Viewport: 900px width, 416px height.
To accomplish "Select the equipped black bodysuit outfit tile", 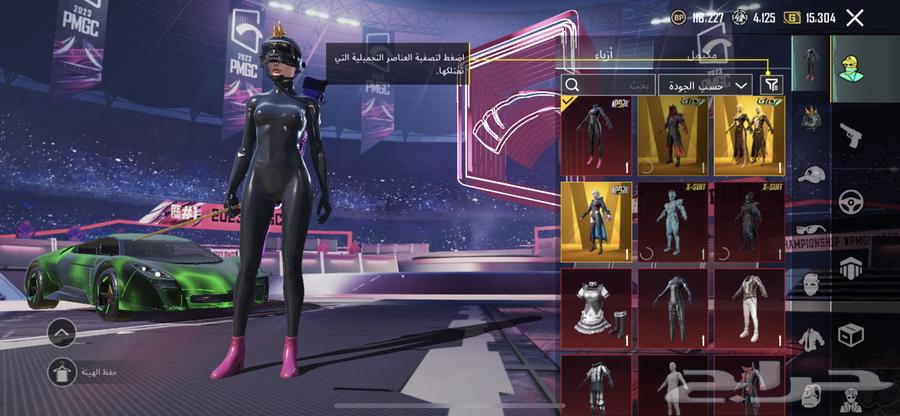I will pyautogui.click(x=595, y=134).
